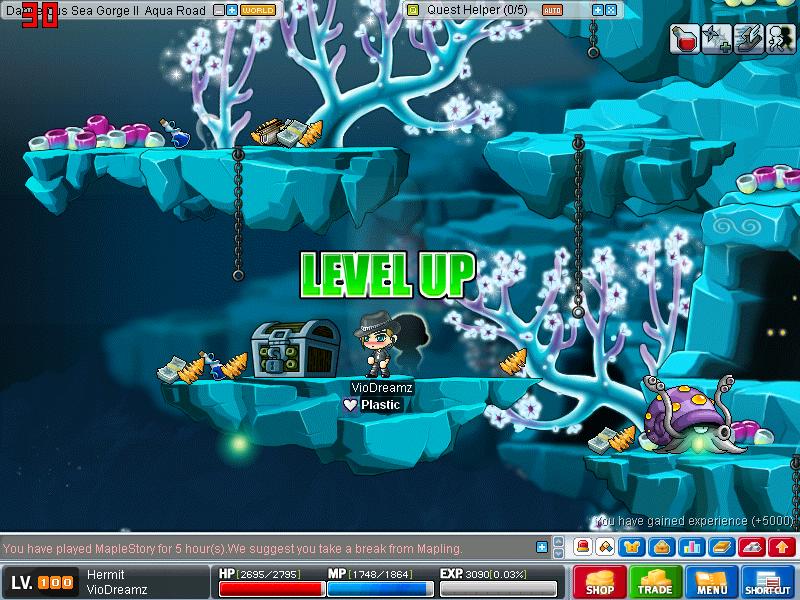
Task: Select the shadow partner buff icon
Action: [777, 38]
